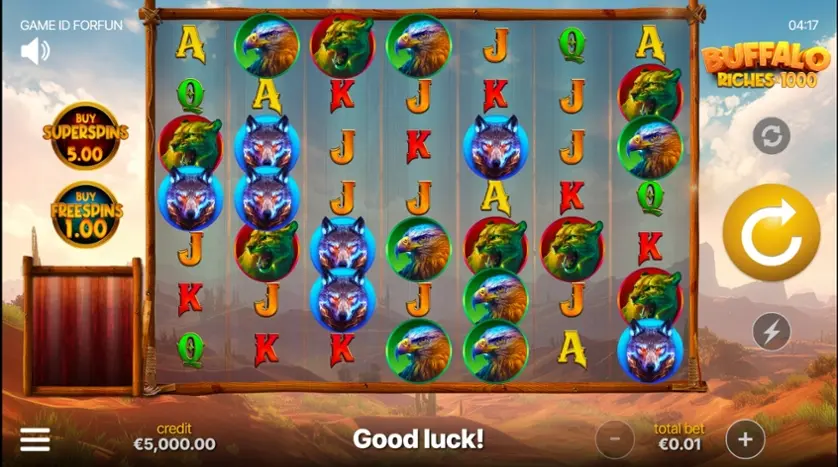
Task: Open the autoplay circular arrows button
Action: click(771, 136)
